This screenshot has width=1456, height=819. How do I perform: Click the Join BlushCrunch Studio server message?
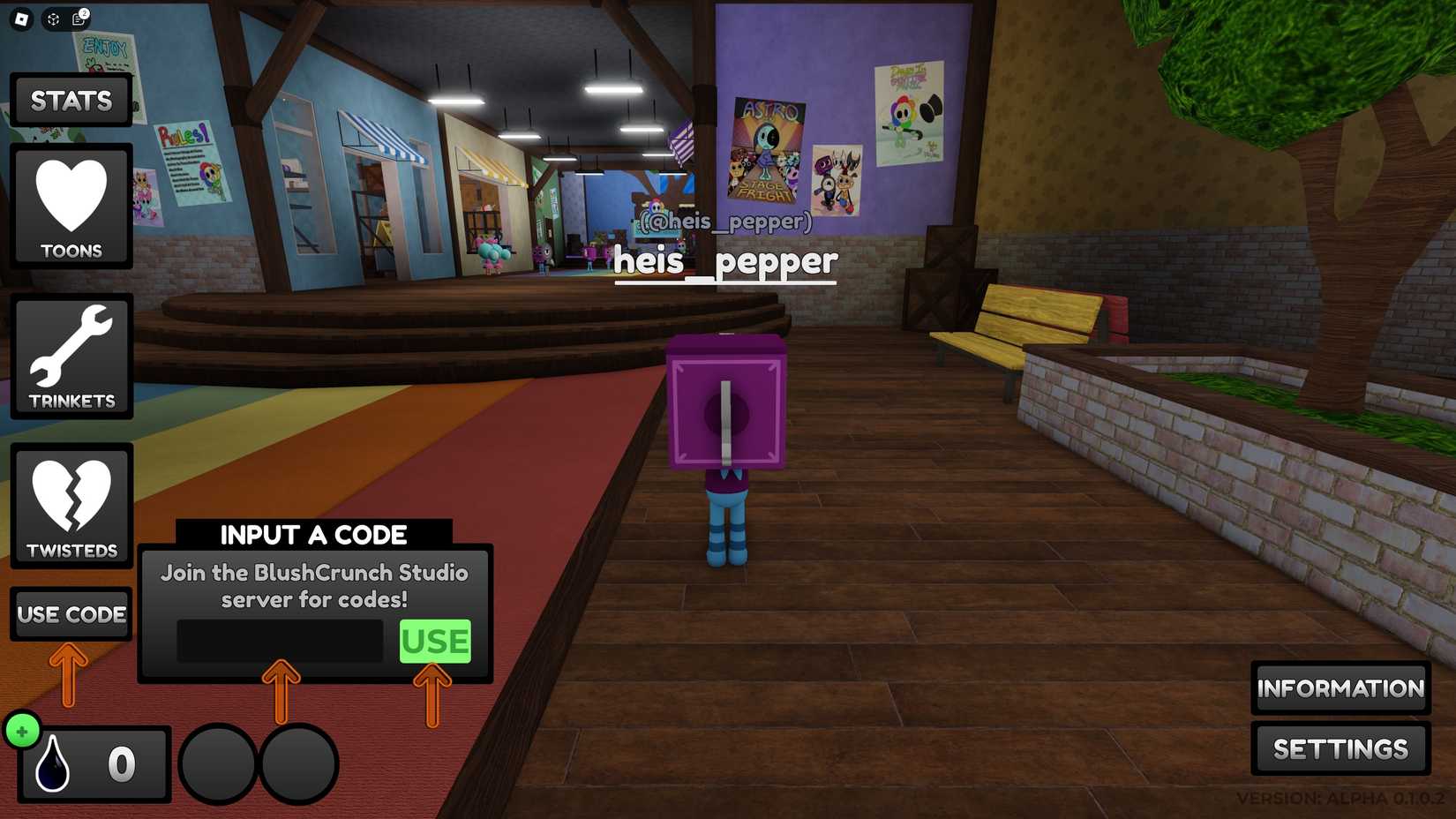[x=314, y=586]
